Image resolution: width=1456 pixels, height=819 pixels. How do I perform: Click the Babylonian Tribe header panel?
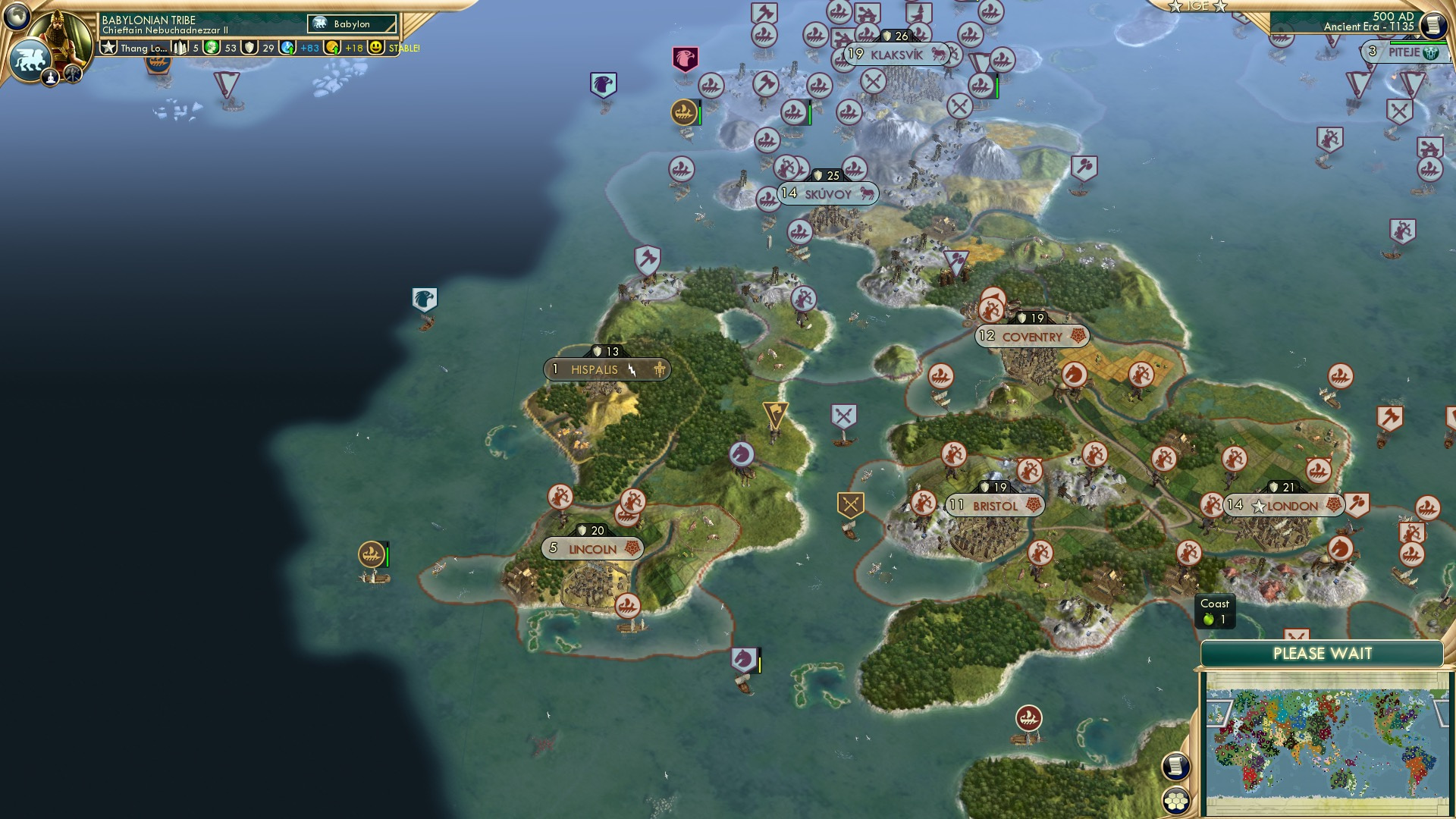pos(148,21)
